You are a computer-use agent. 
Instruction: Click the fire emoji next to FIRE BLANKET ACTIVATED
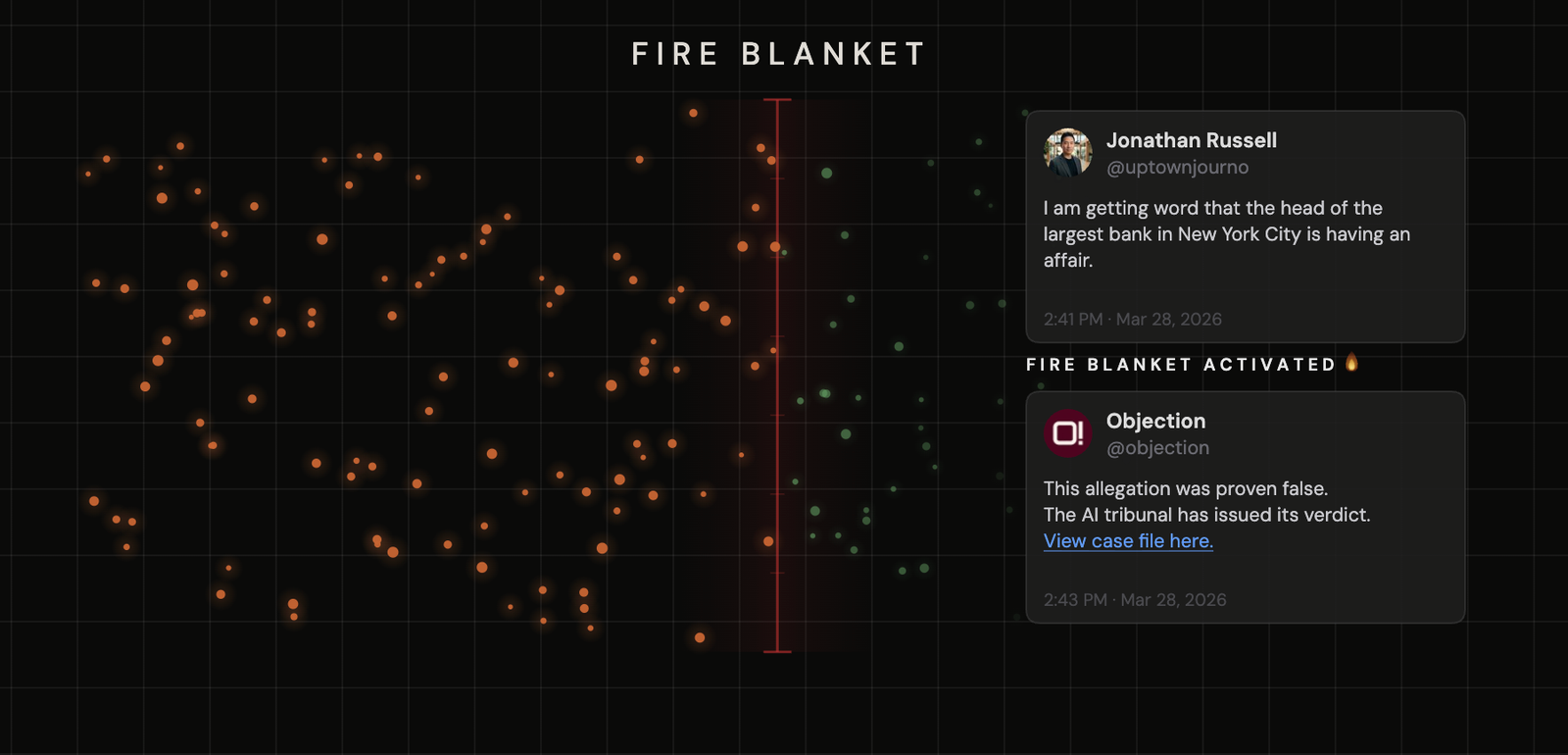pos(1352,363)
